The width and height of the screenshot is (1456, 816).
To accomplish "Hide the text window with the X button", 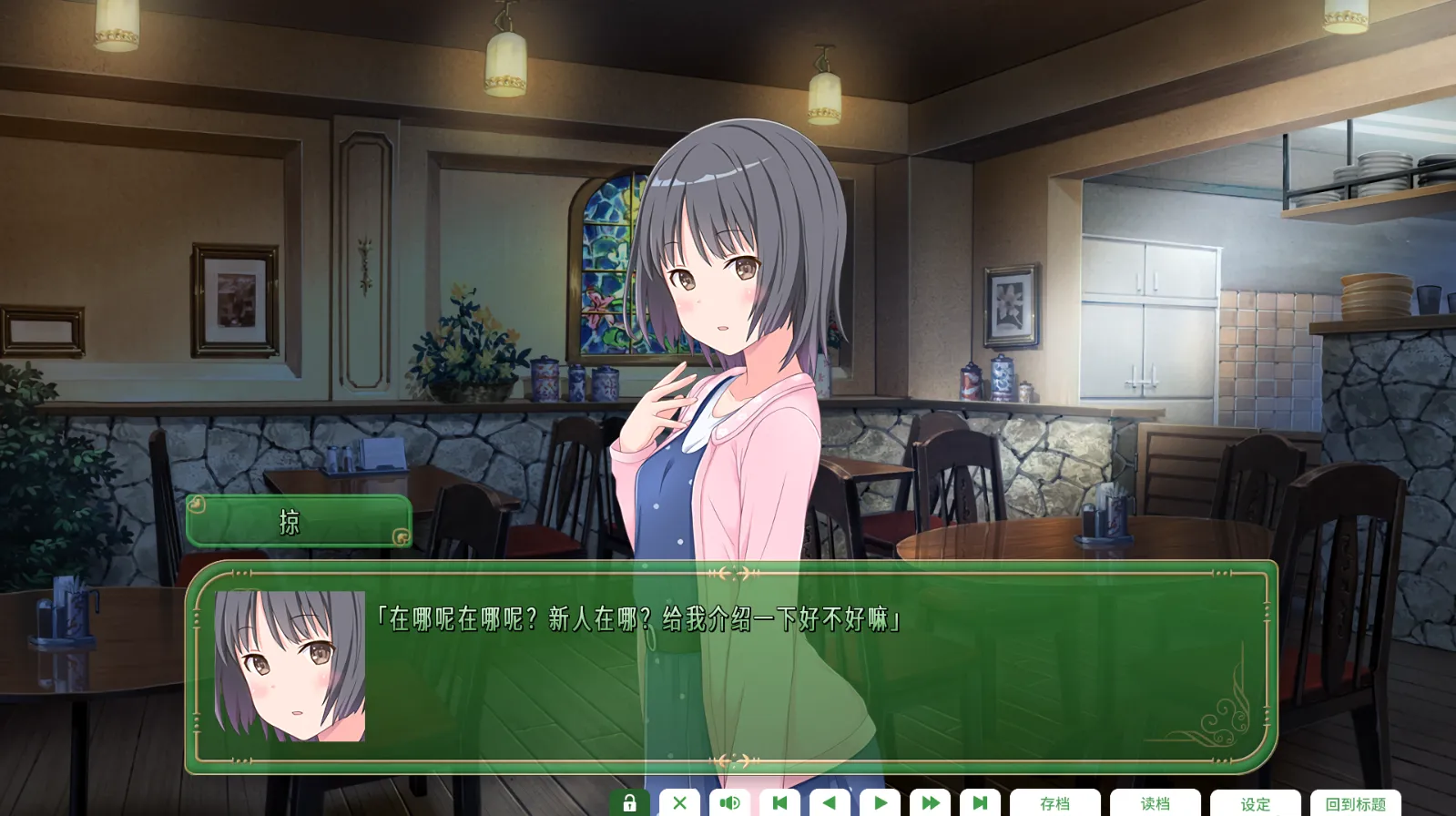I will pos(679,803).
